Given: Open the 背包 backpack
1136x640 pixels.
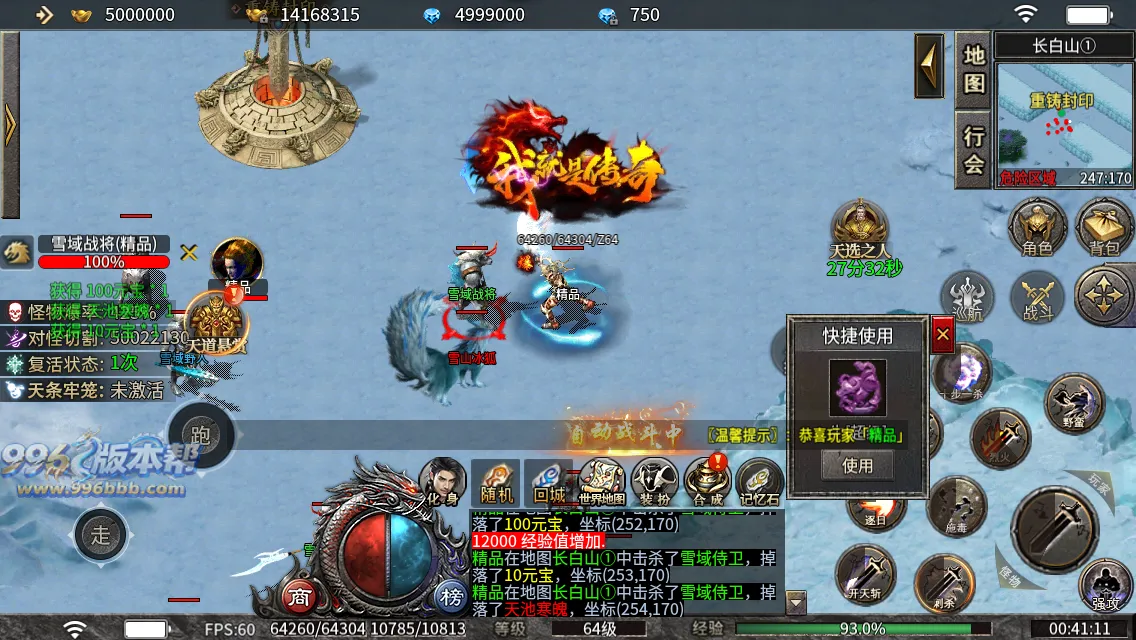Looking at the screenshot, I should pyautogui.click(x=1104, y=225).
